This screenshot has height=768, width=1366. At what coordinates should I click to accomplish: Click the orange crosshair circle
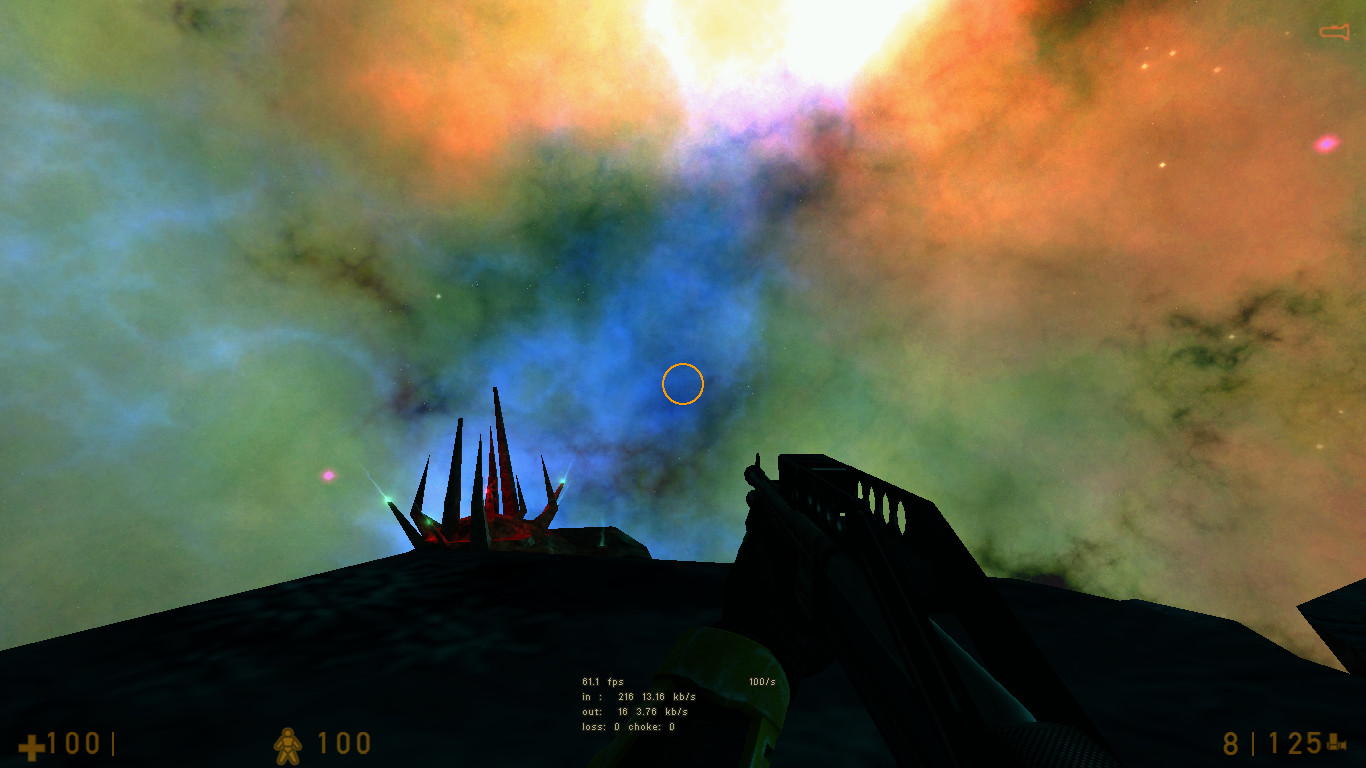click(683, 383)
